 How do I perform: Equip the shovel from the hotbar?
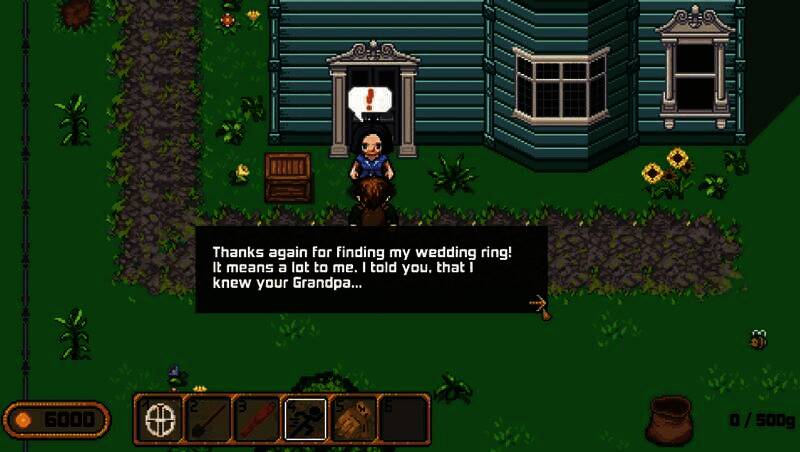pos(210,417)
